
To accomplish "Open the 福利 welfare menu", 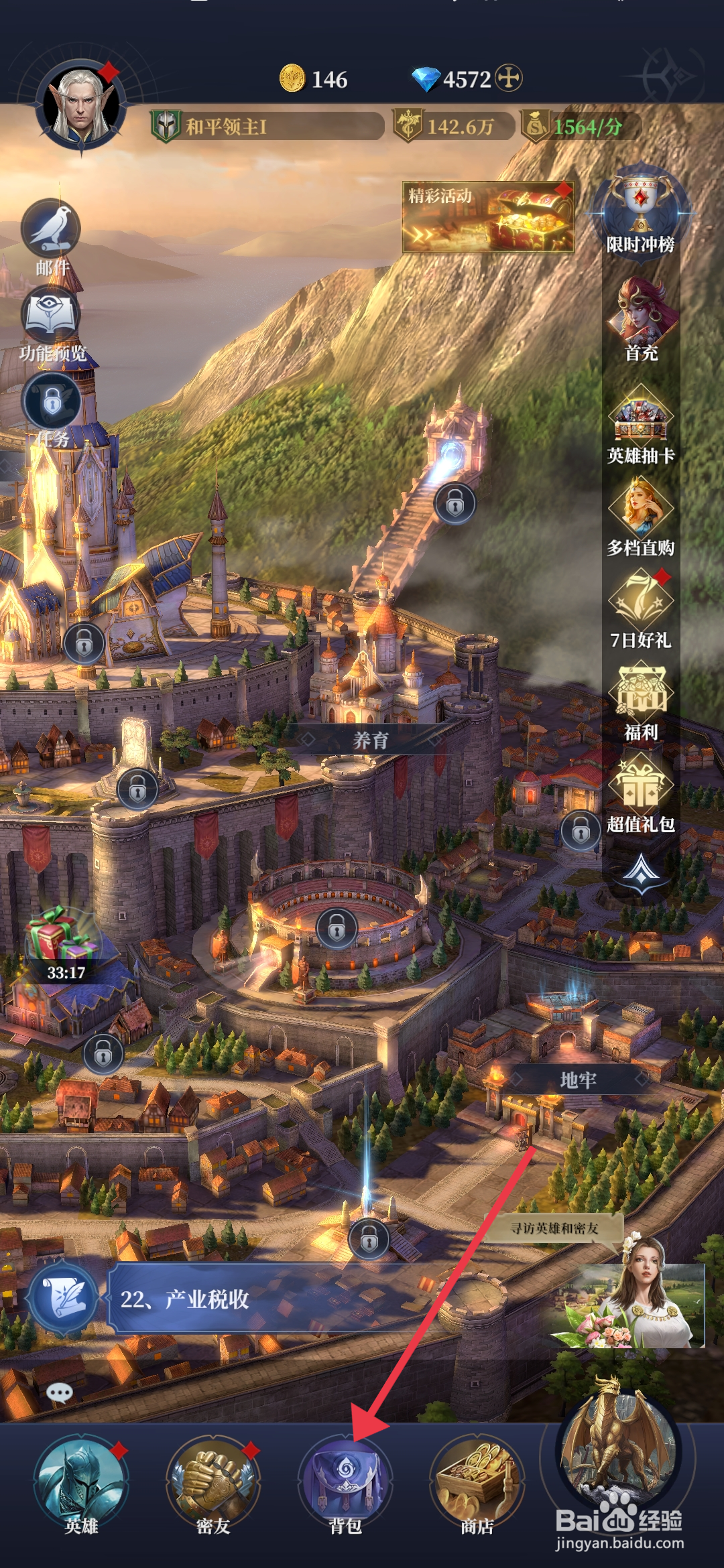I will point(641,697).
